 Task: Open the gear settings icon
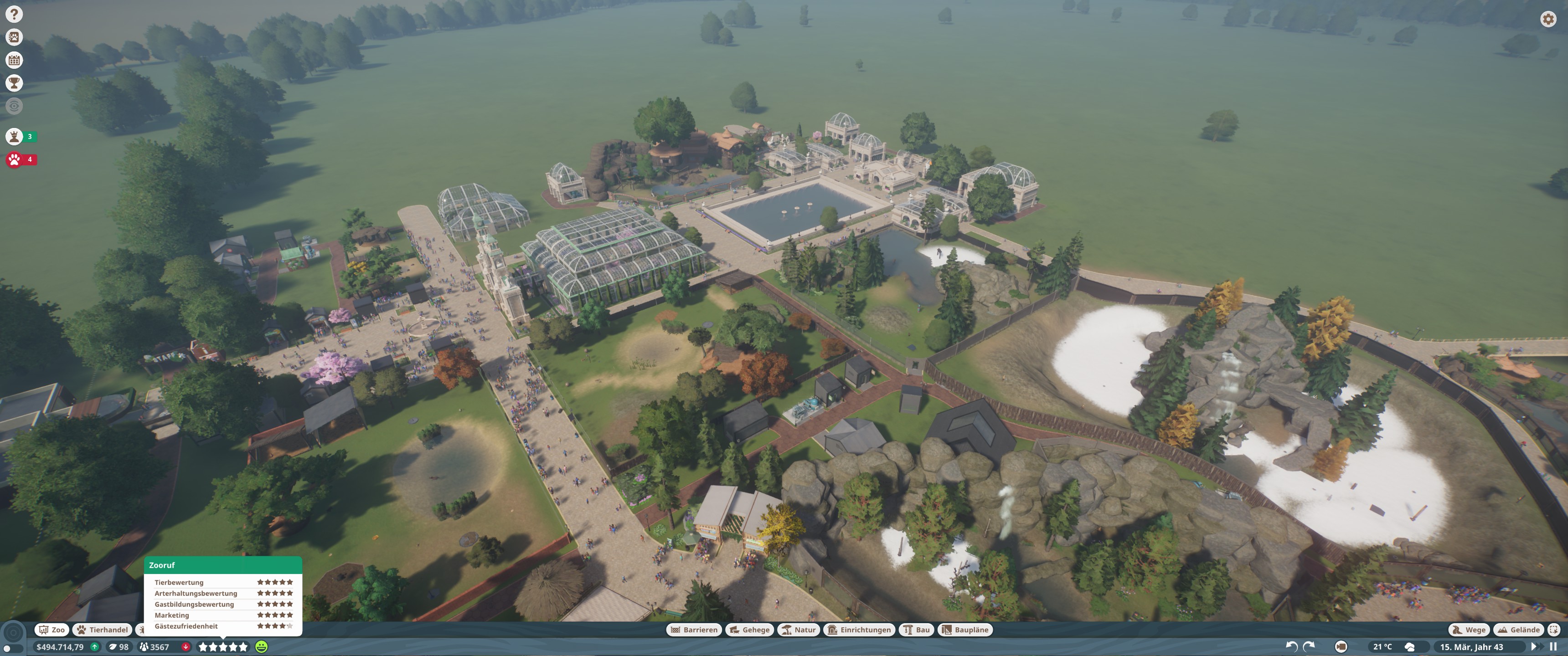click(x=1548, y=19)
